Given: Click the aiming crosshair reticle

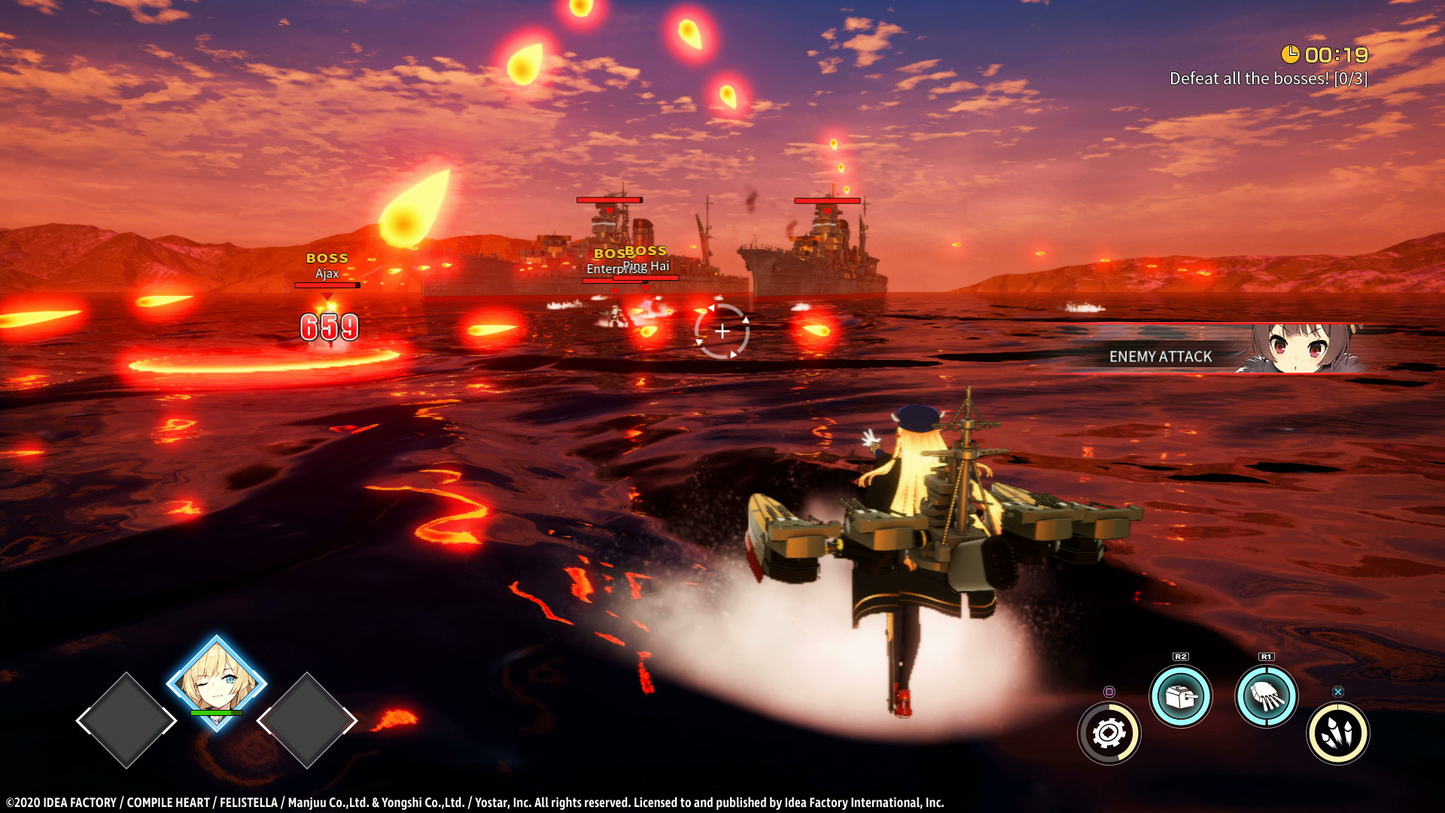Looking at the screenshot, I should pyautogui.click(x=721, y=331).
